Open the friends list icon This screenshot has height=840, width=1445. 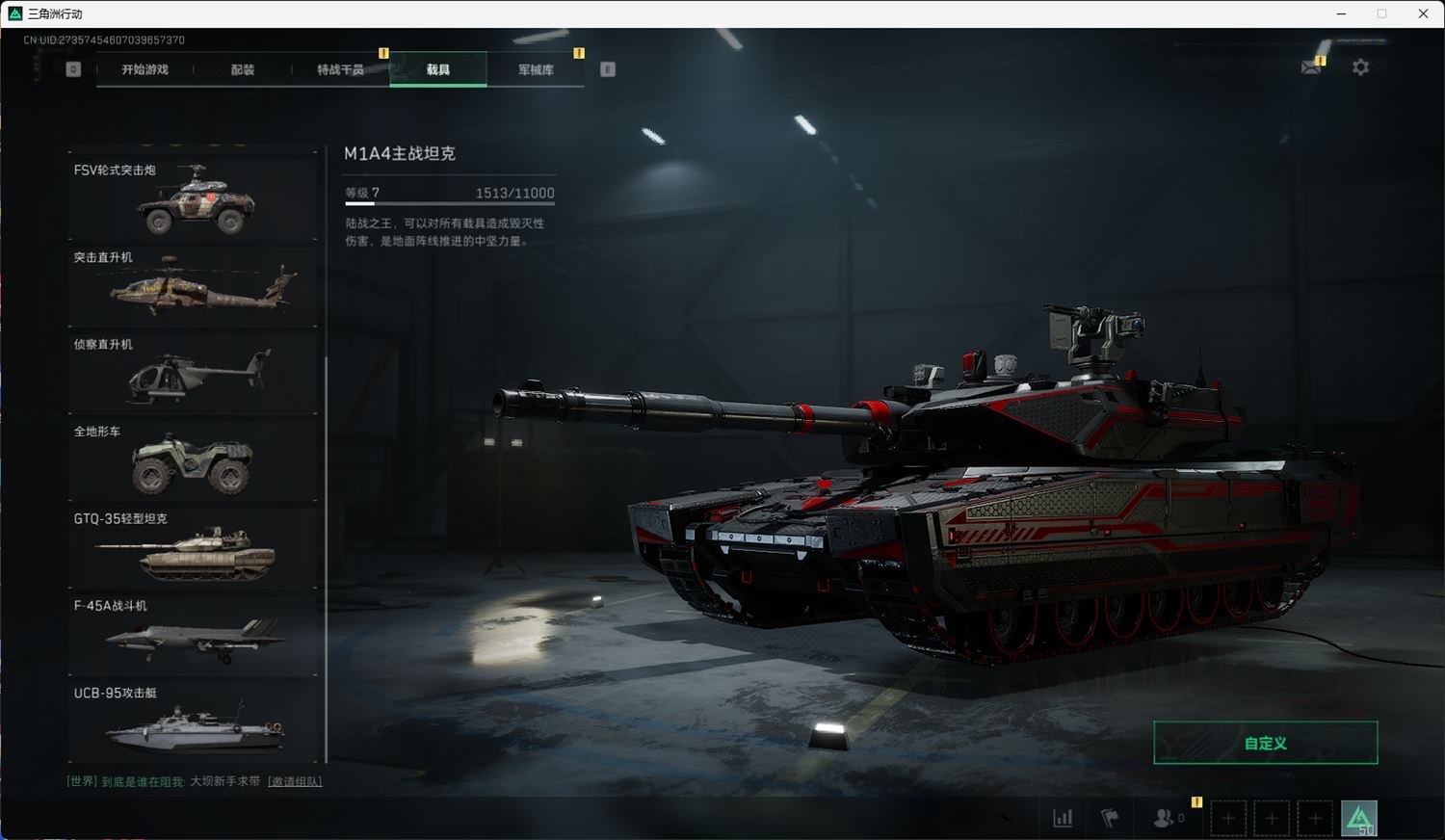click(1164, 818)
